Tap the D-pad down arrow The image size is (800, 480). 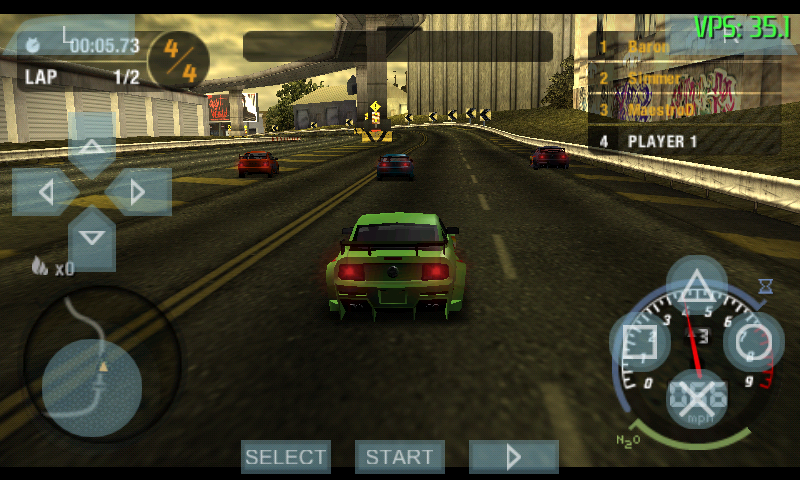[x=92, y=238]
